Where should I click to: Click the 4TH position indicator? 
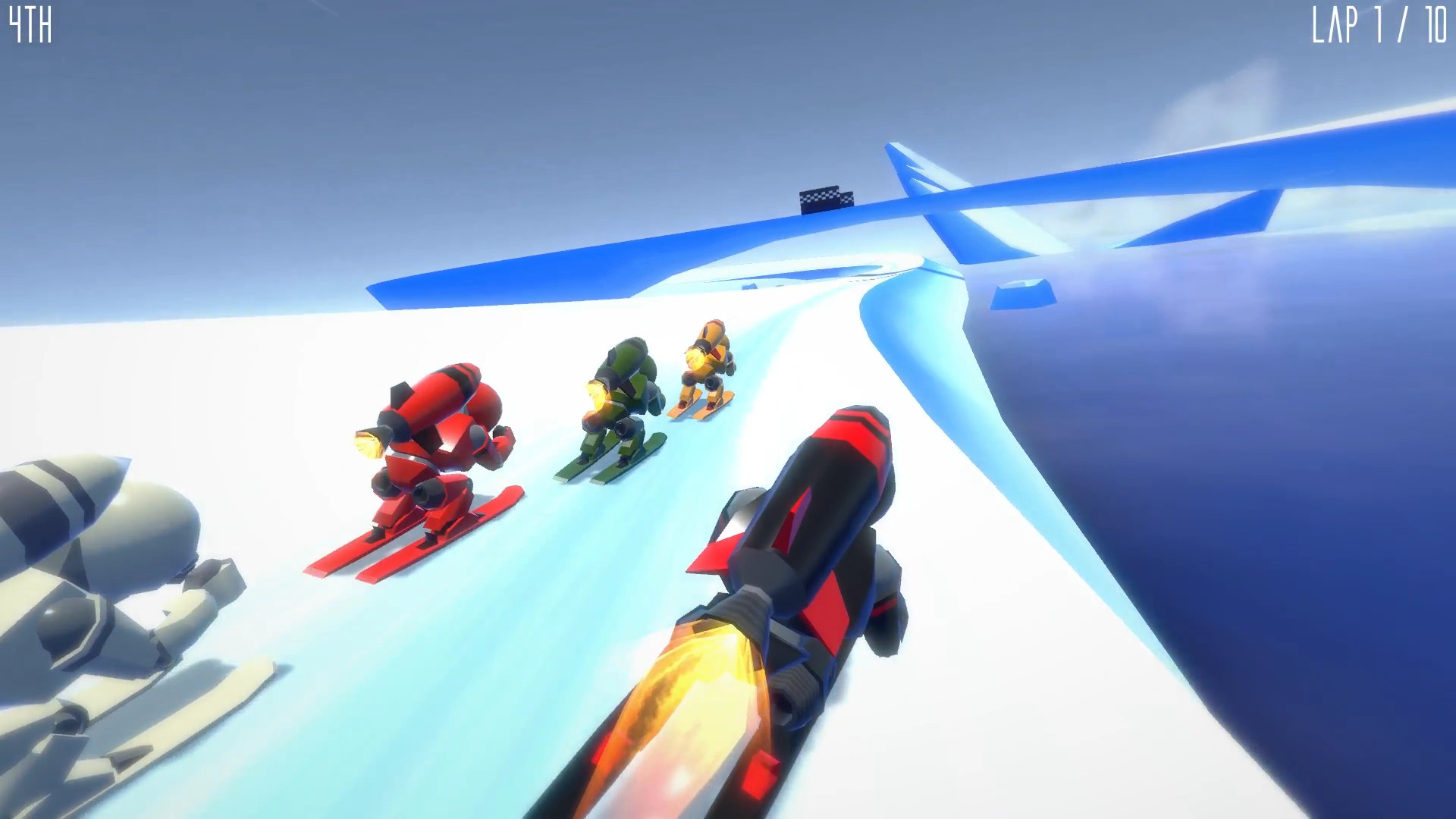(32, 25)
